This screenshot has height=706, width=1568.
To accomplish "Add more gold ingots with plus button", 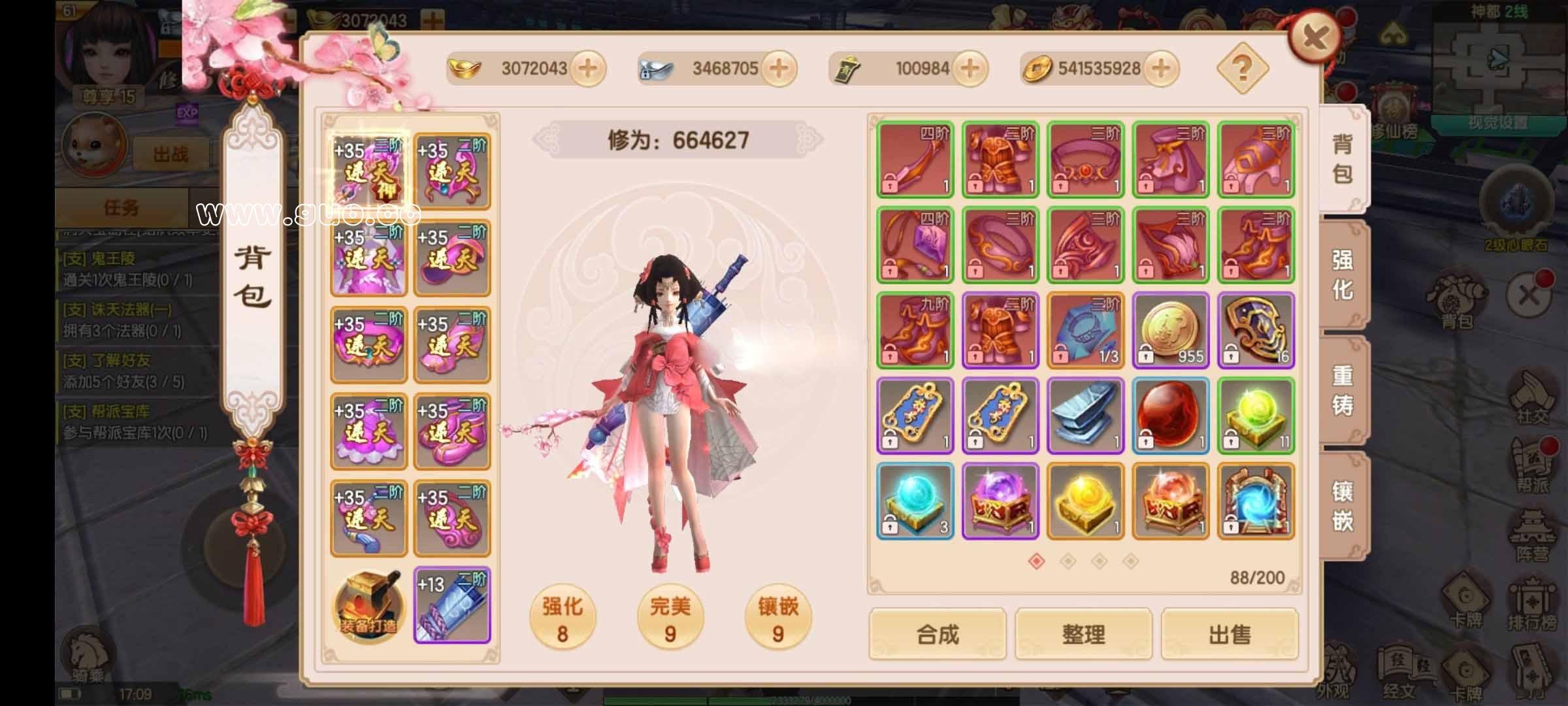I will tap(587, 69).
